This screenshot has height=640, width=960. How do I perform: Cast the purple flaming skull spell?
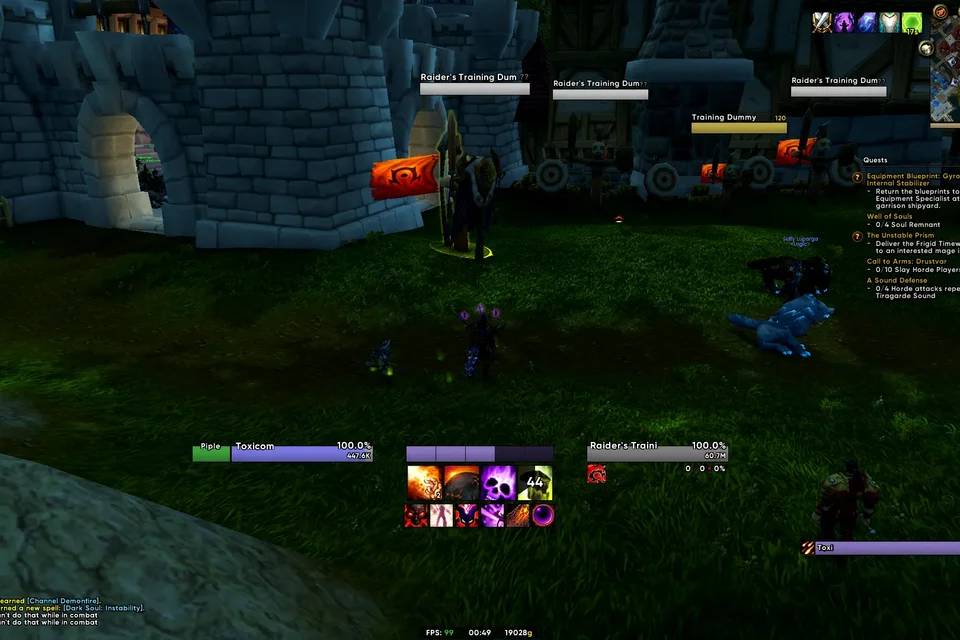point(498,483)
